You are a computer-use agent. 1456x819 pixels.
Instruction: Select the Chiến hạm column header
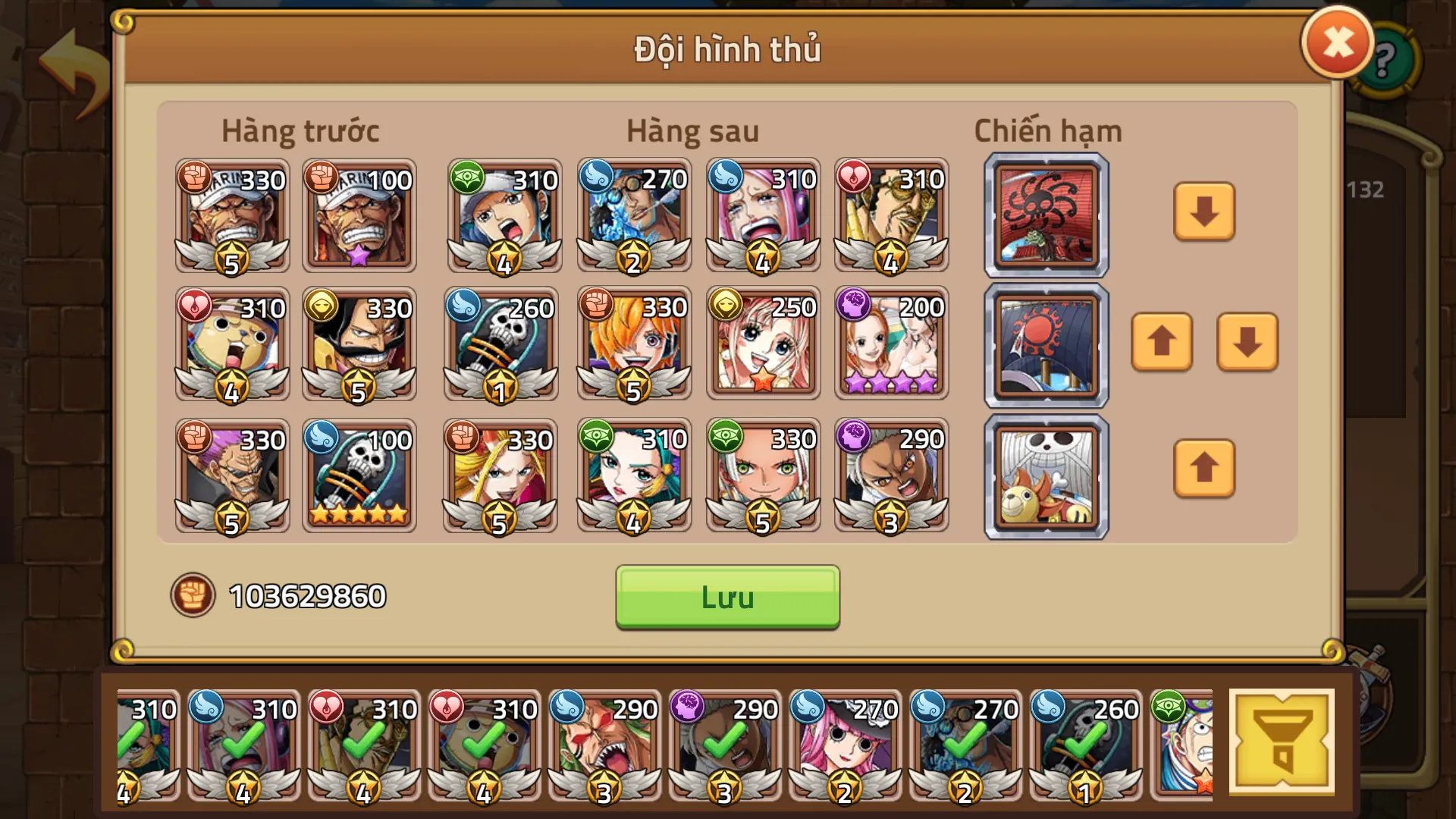coord(1047,130)
